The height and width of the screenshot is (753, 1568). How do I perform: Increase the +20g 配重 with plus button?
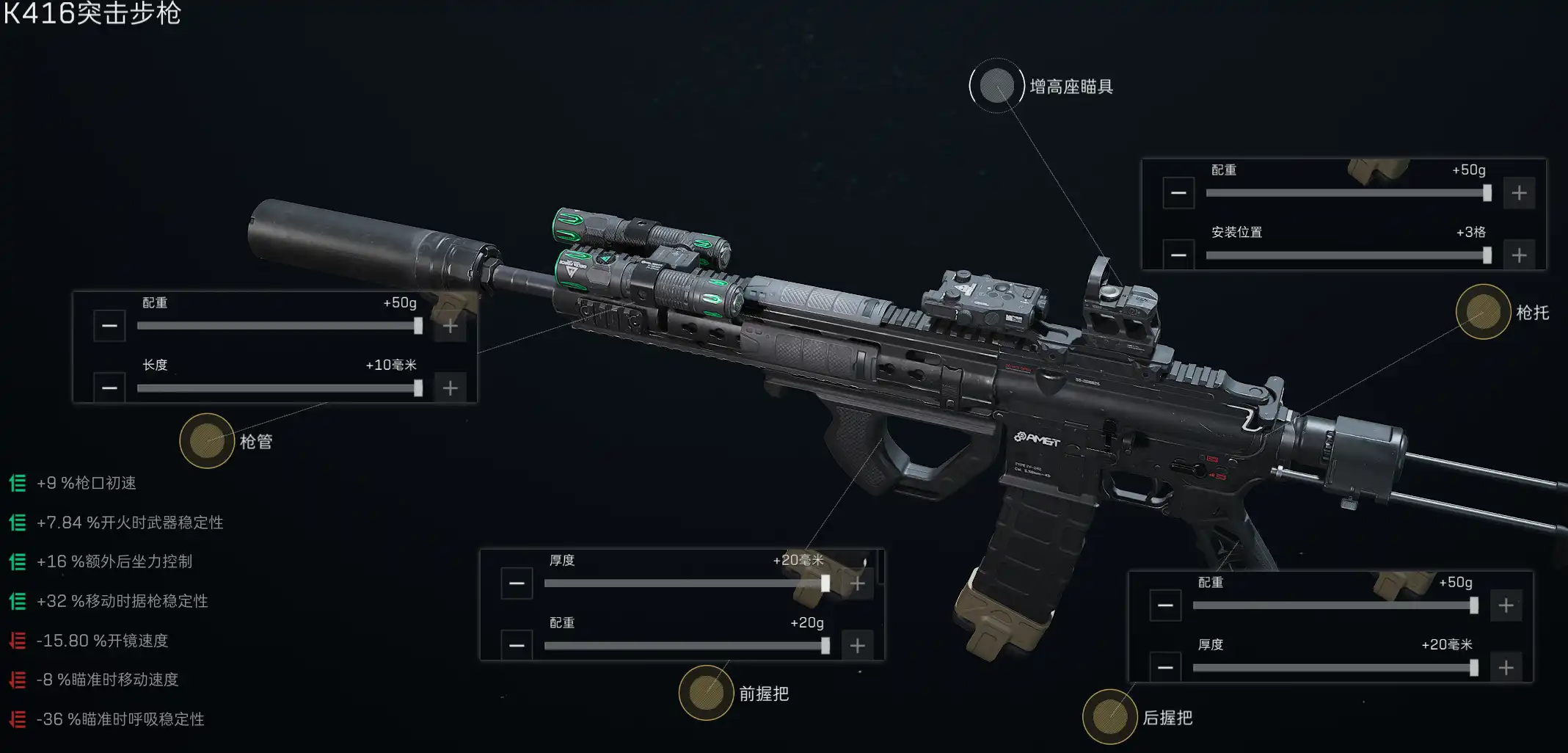[x=857, y=646]
